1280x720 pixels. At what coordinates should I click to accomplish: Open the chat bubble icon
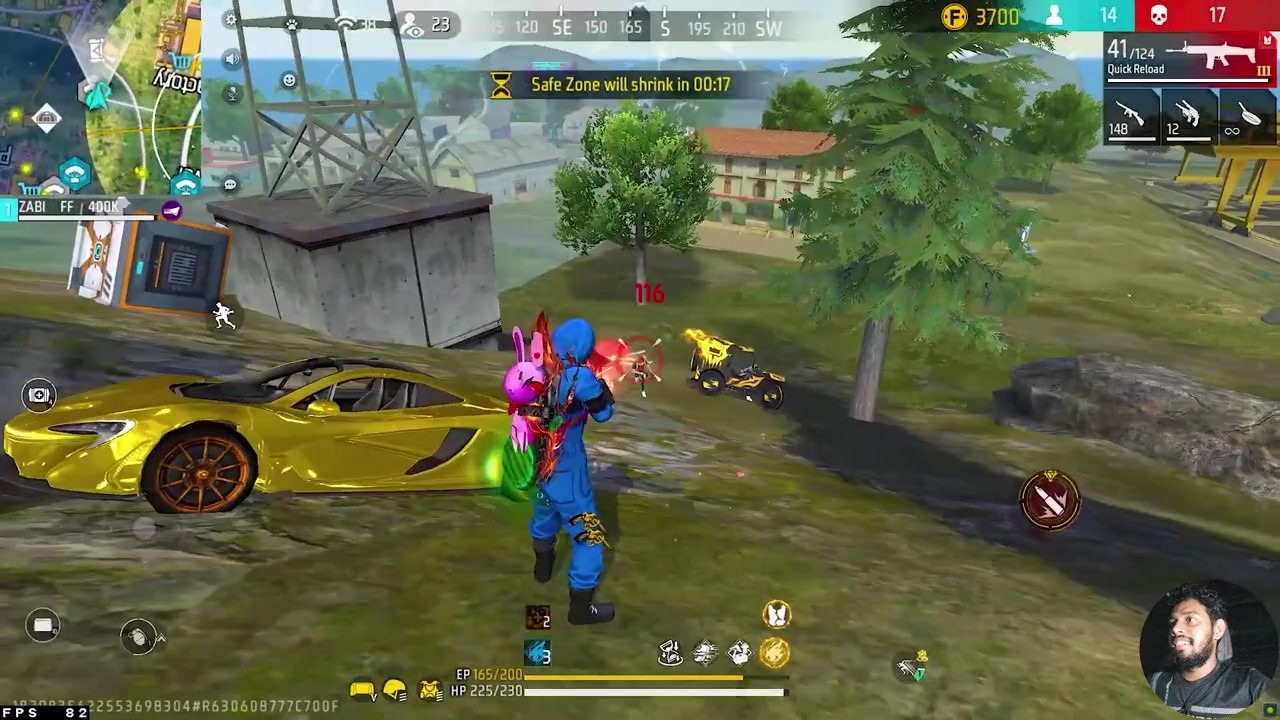click(x=231, y=184)
